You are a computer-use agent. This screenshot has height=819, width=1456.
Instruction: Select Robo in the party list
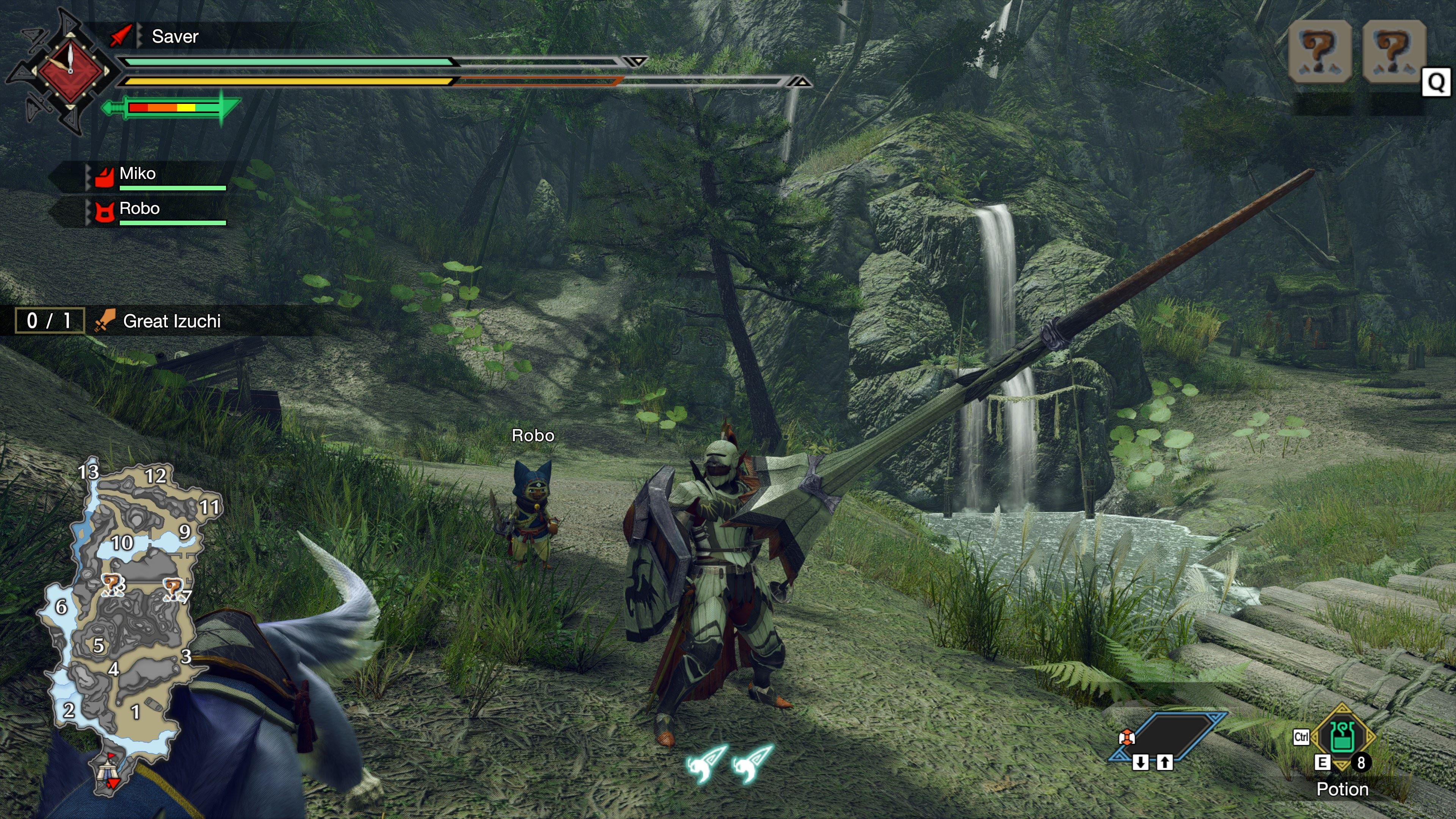pos(139,209)
